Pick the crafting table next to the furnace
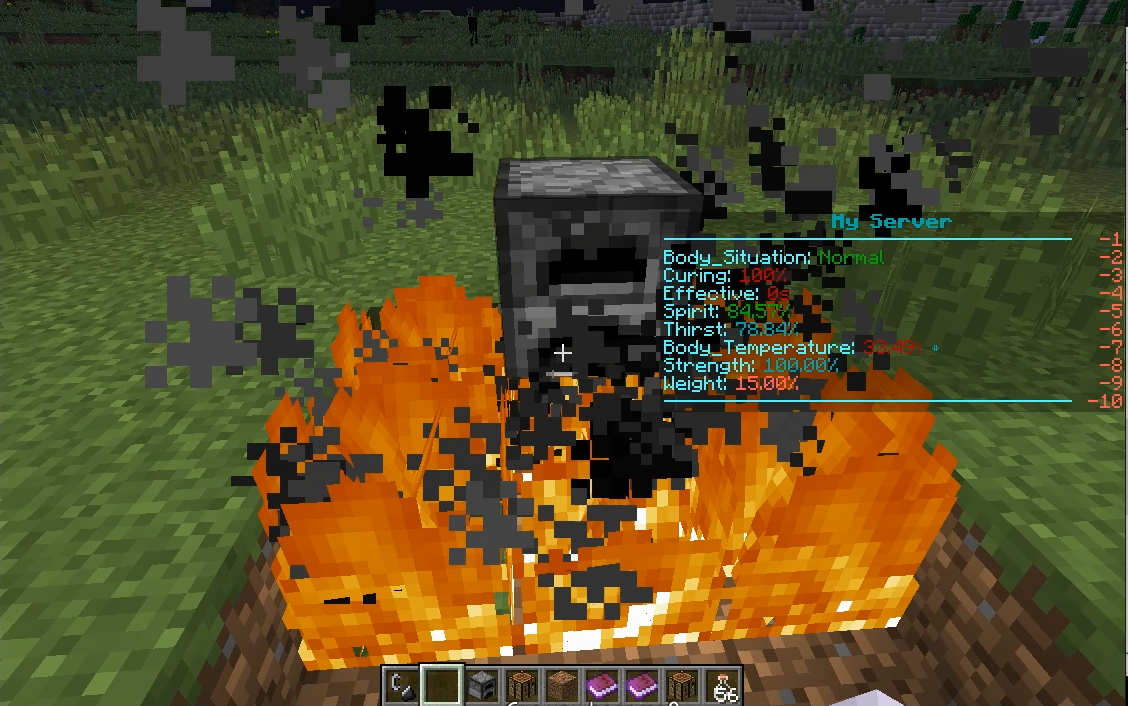This screenshot has height=706, width=1128. (x=522, y=687)
